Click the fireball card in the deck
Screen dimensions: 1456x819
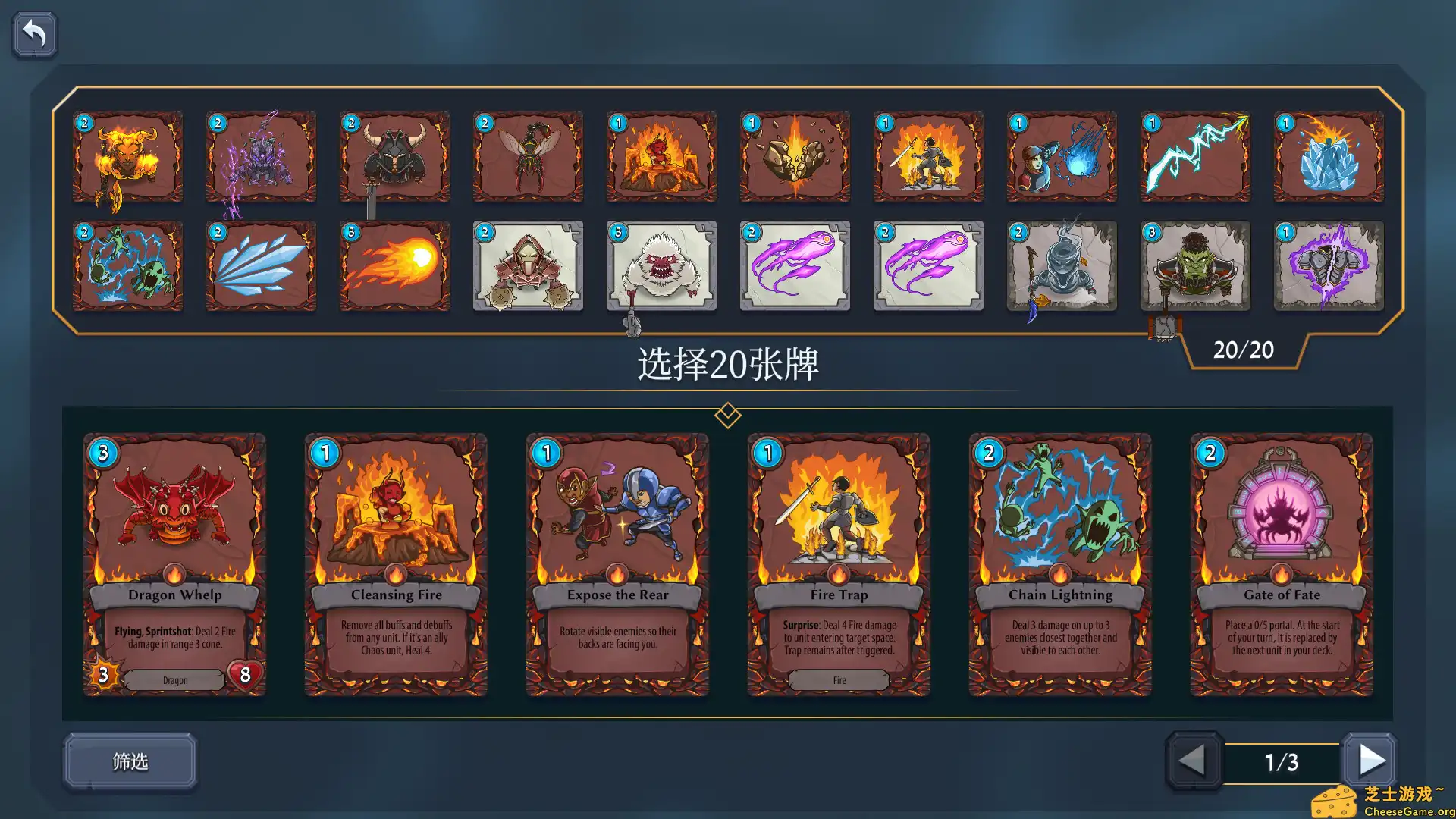coord(394,267)
